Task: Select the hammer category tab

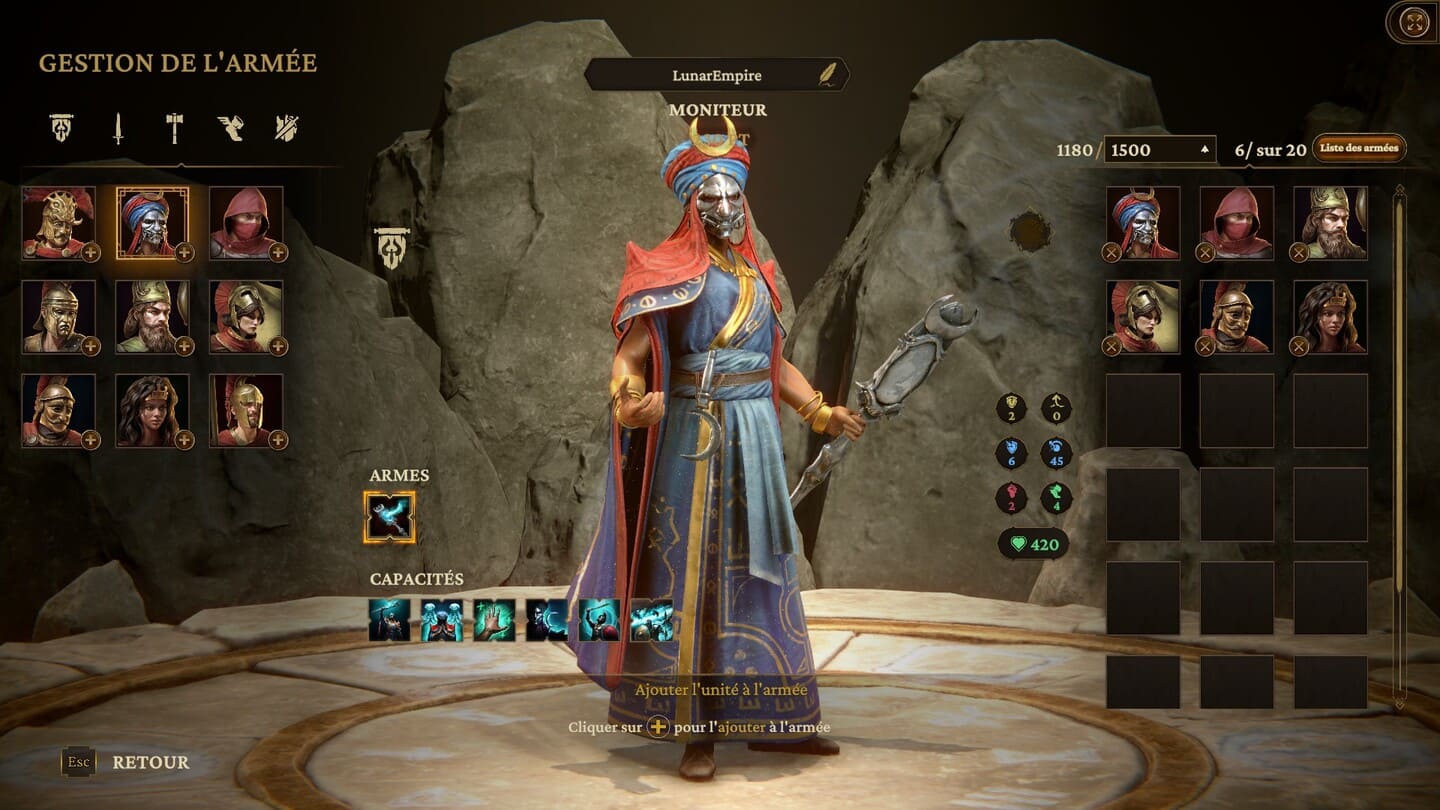Action: point(174,128)
